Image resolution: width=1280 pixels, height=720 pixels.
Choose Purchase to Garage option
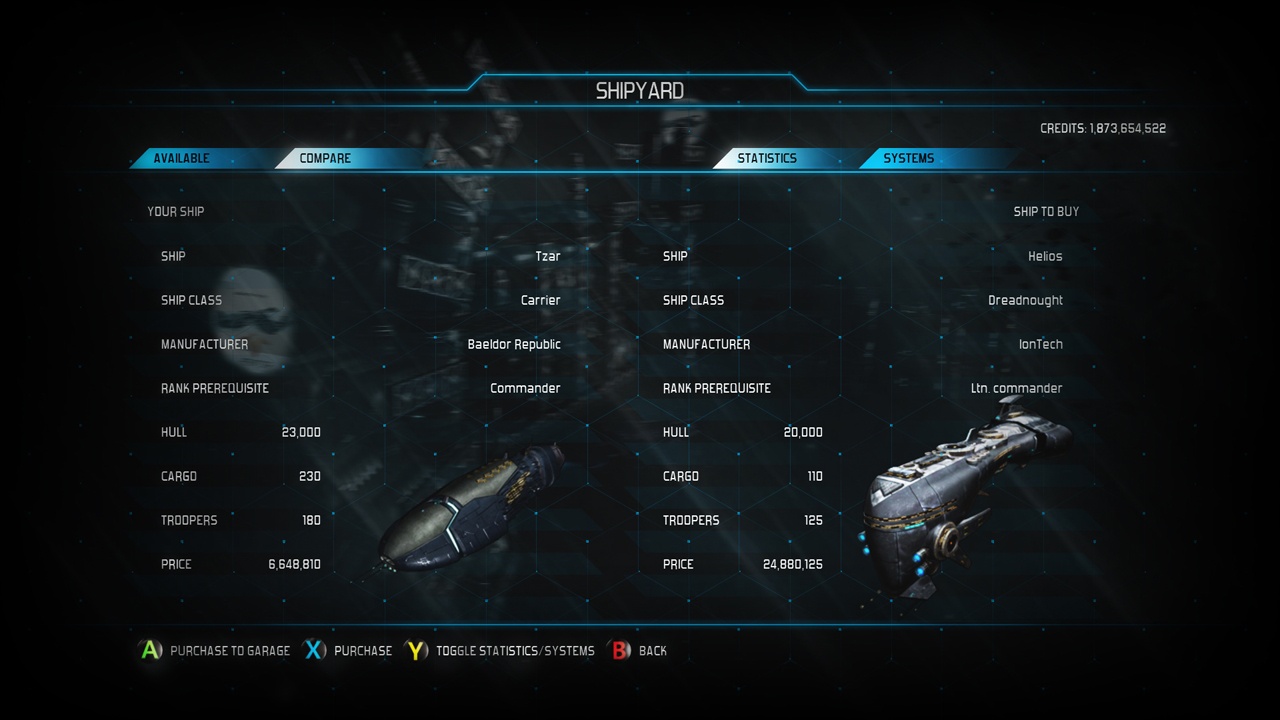[229, 651]
